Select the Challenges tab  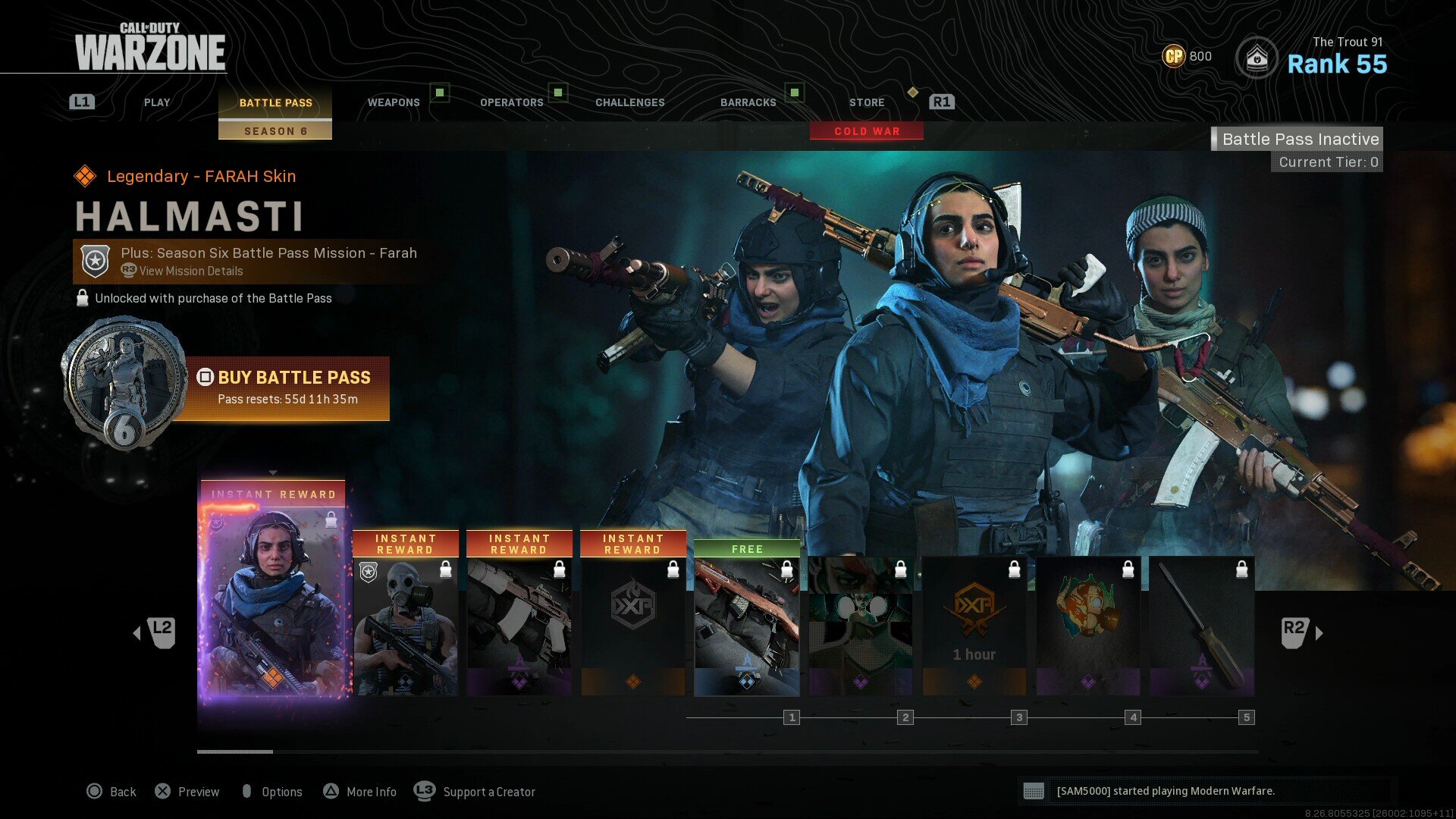[x=629, y=102]
